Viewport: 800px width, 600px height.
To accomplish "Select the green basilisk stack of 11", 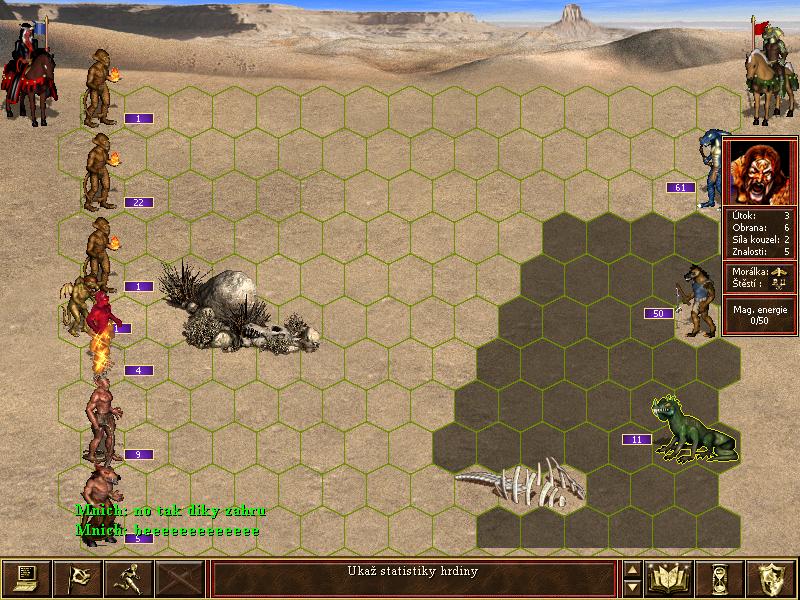I will tap(690, 432).
